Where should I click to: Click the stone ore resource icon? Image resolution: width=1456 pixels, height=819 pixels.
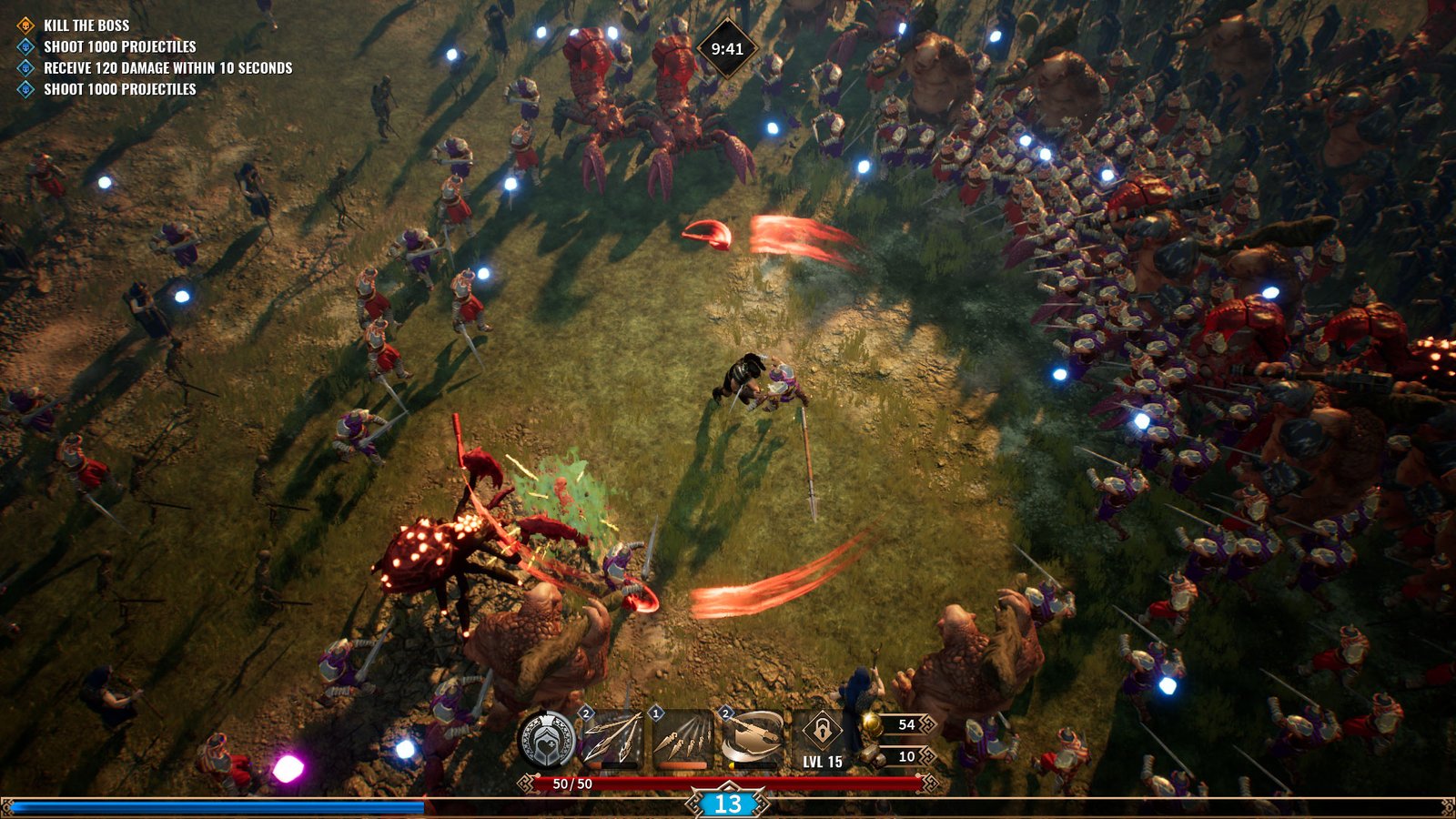872,755
